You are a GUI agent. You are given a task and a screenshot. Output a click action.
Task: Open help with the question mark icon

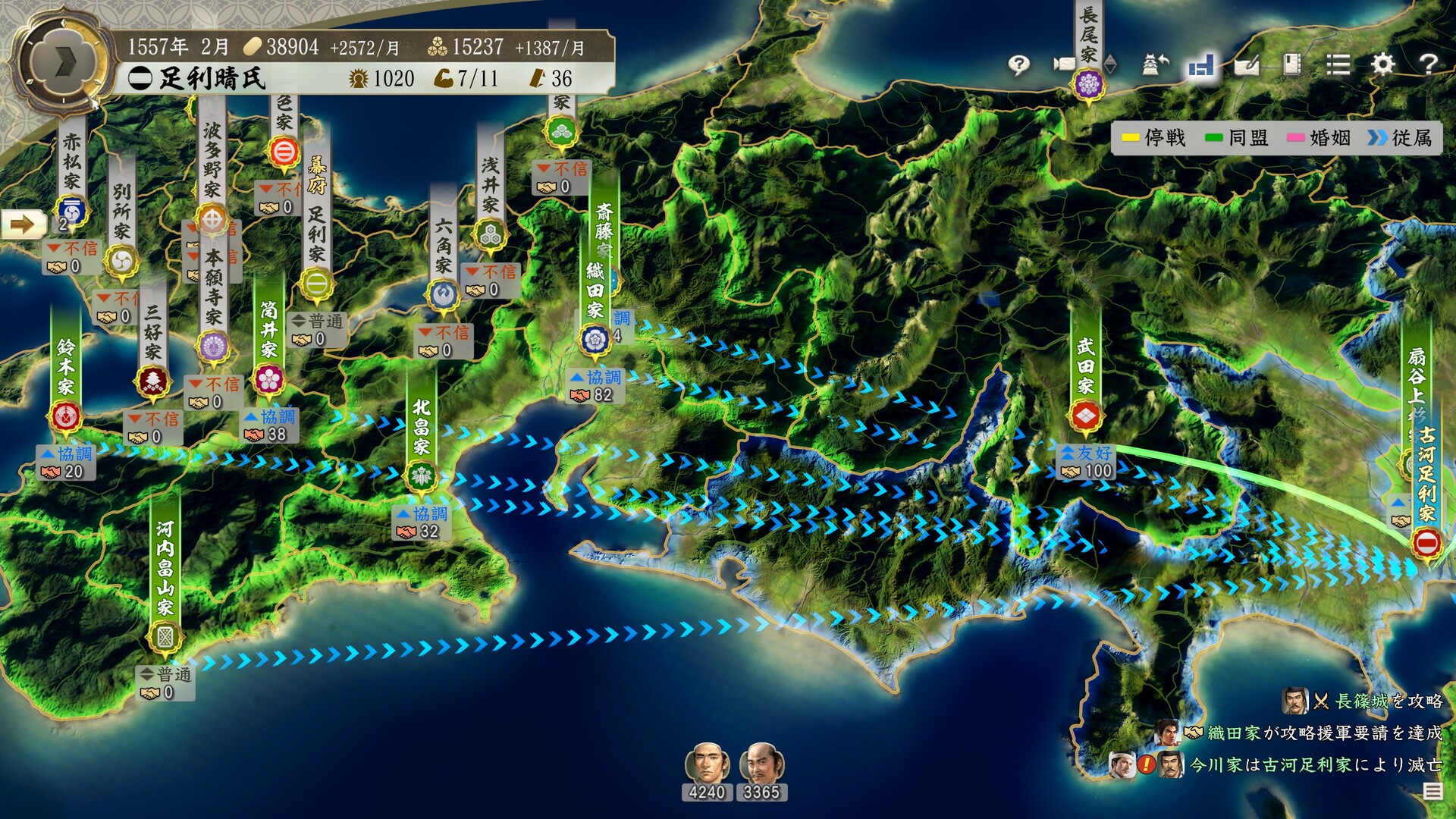tap(1428, 64)
